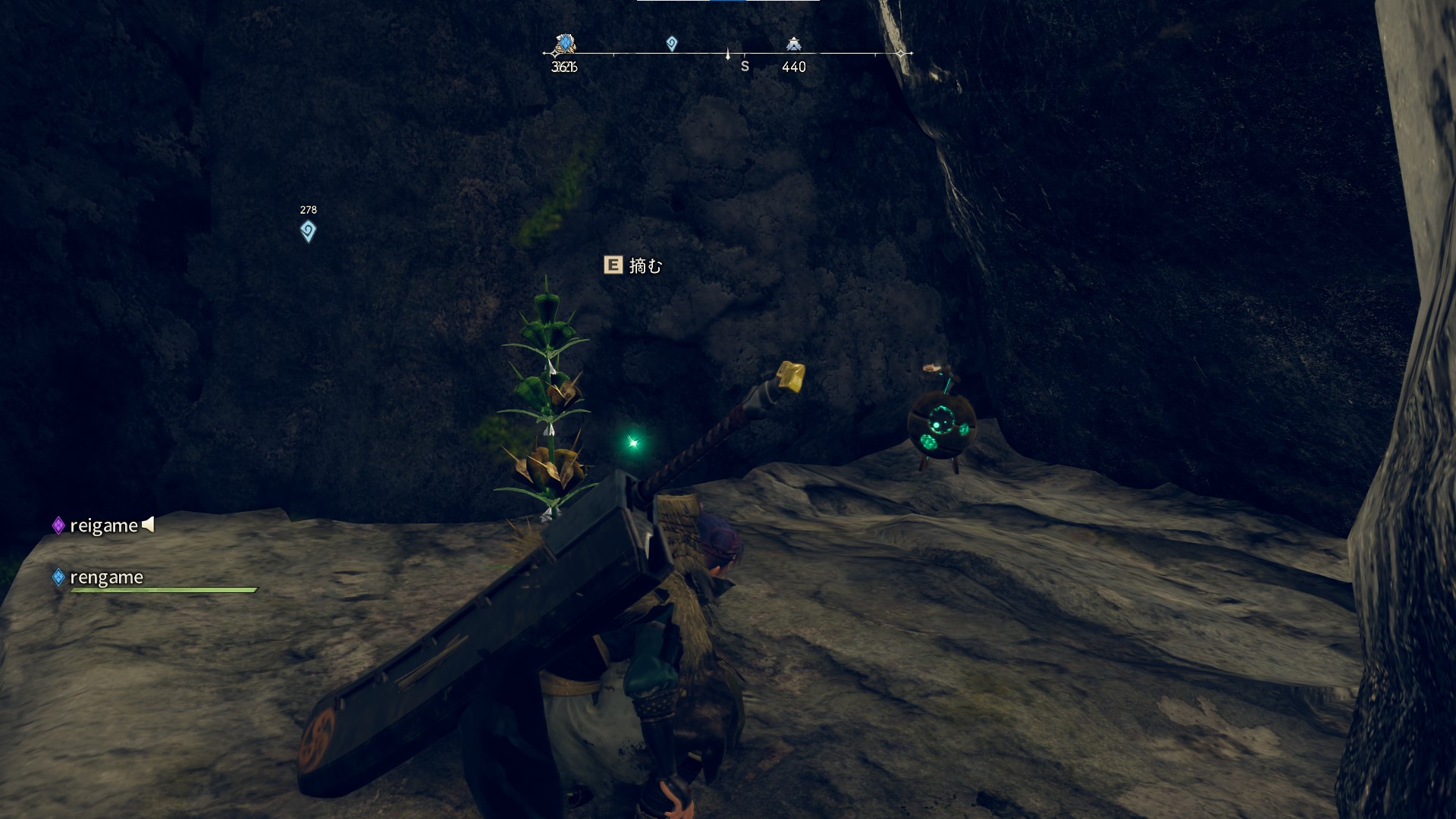This screenshot has height=819, width=1456.
Task: Select party member rengame in the list
Action: (x=106, y=577)
